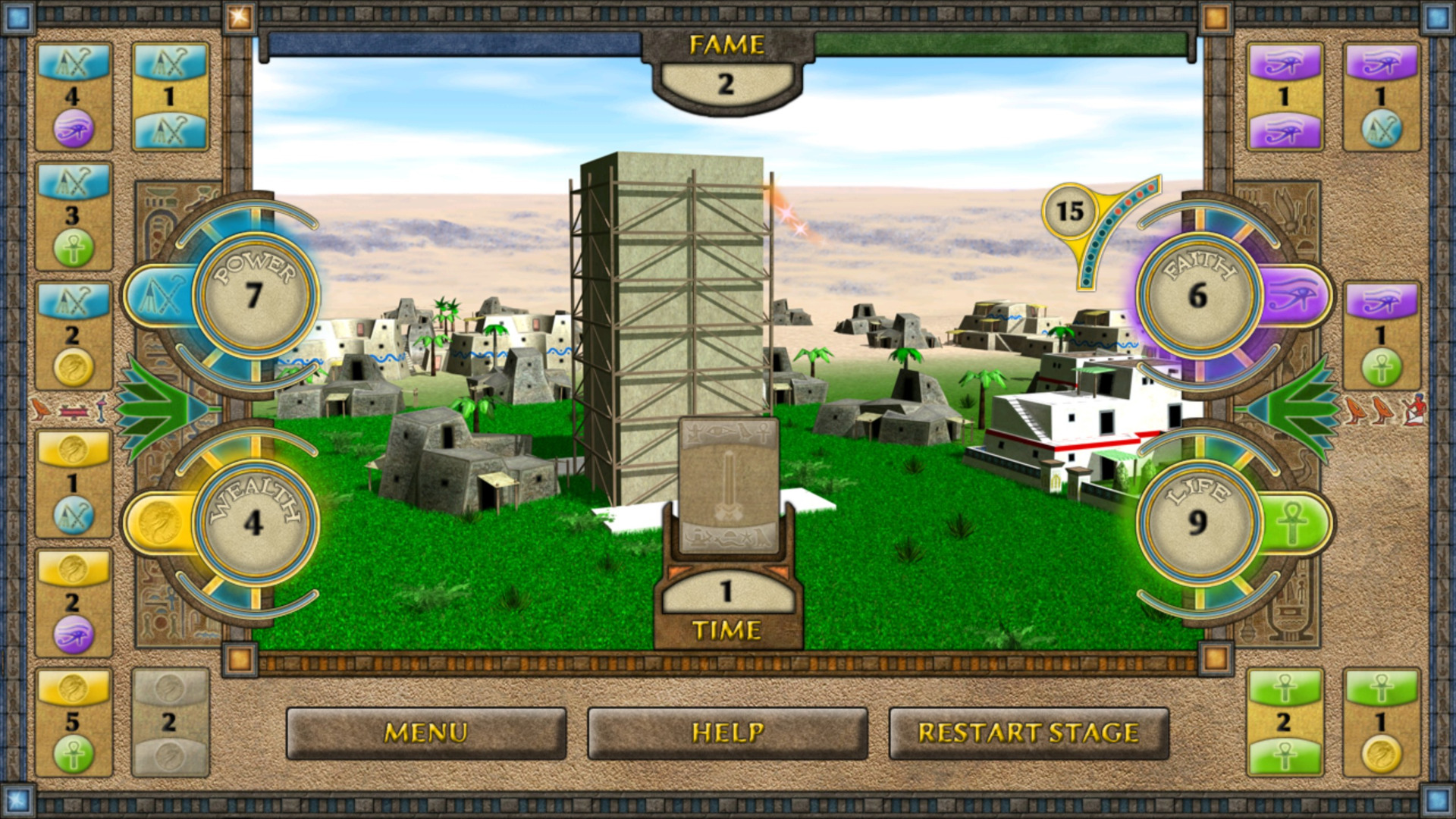Viewport: 1456px width, 819px height.
Task: Select the Wealth card costing 2 with Faith eye
Action: [x=74, y=603]
